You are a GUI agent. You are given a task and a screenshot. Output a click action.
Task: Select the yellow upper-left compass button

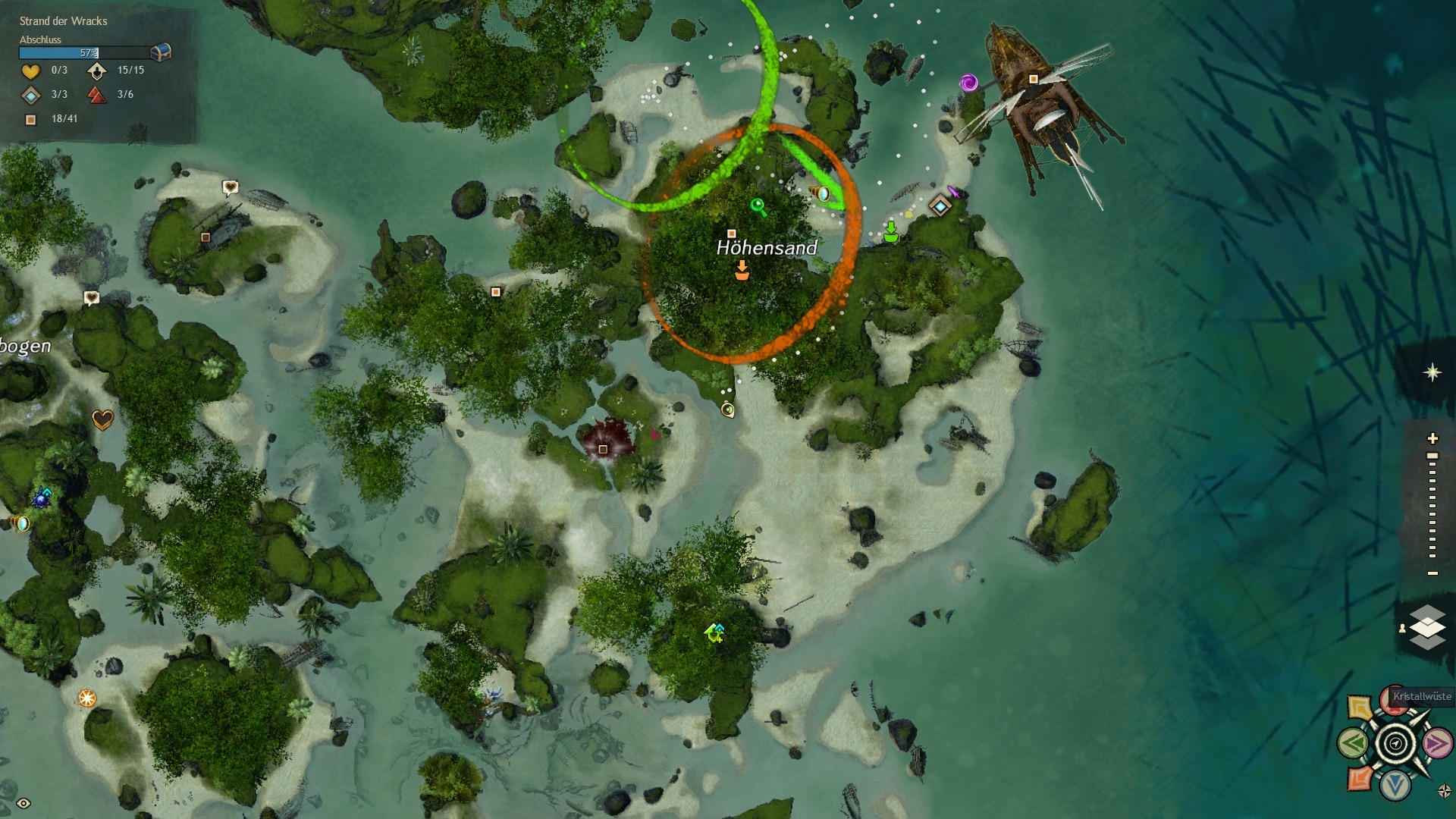(x=1360, y=708)
